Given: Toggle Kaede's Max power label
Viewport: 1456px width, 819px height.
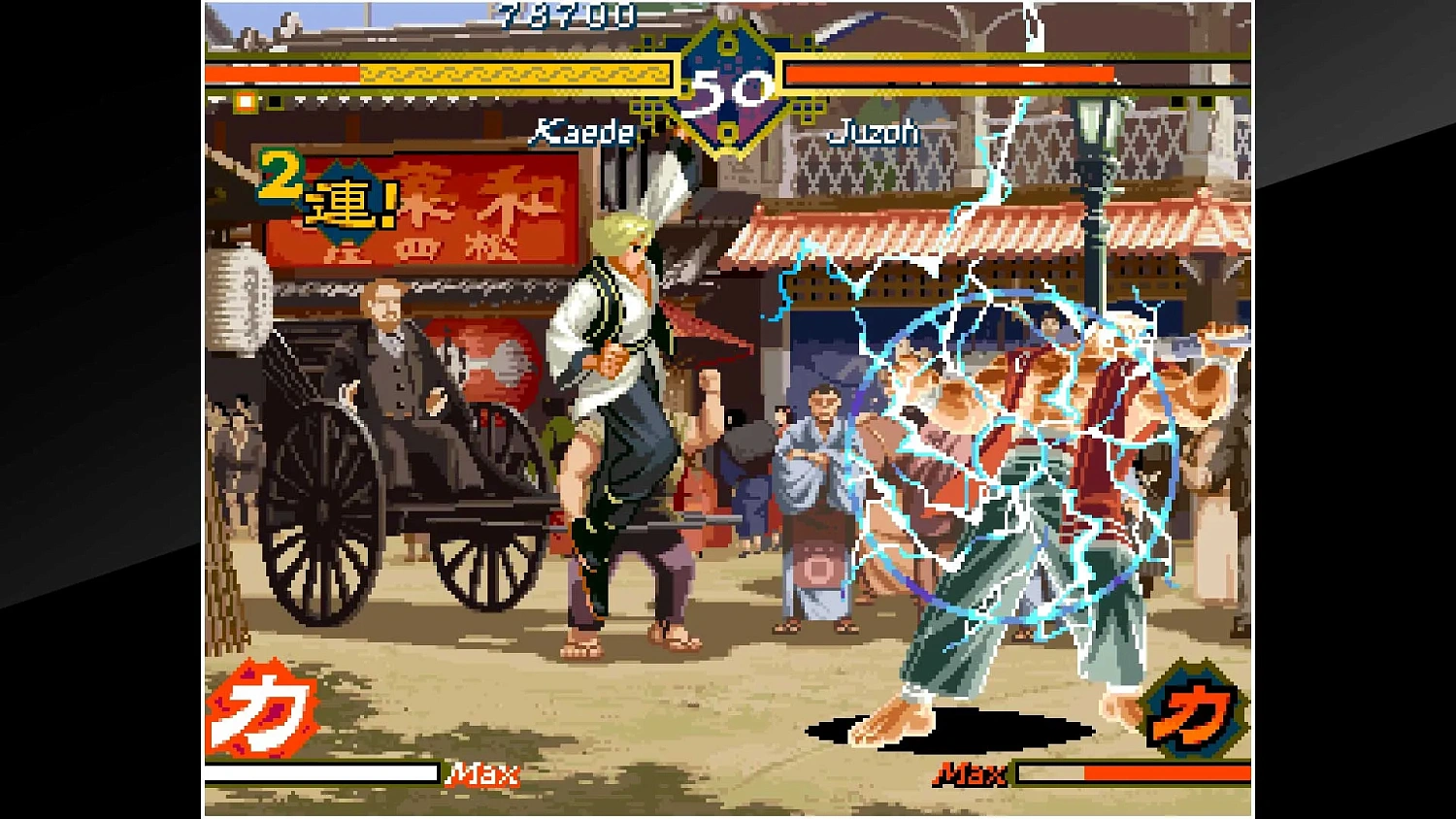Looking at the screenshot, I should (x=480, y=775).
